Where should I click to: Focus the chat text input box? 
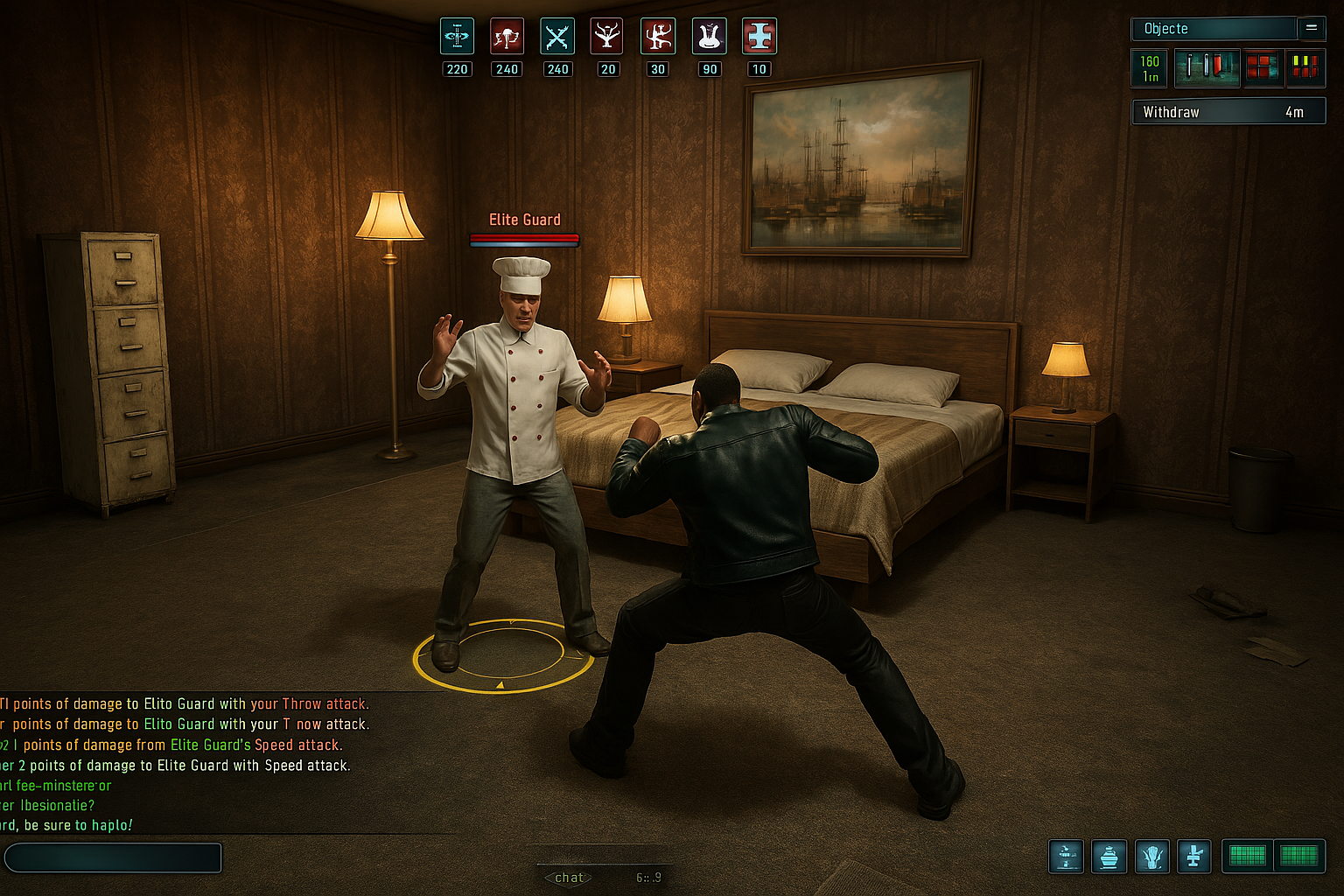point(113,857)
